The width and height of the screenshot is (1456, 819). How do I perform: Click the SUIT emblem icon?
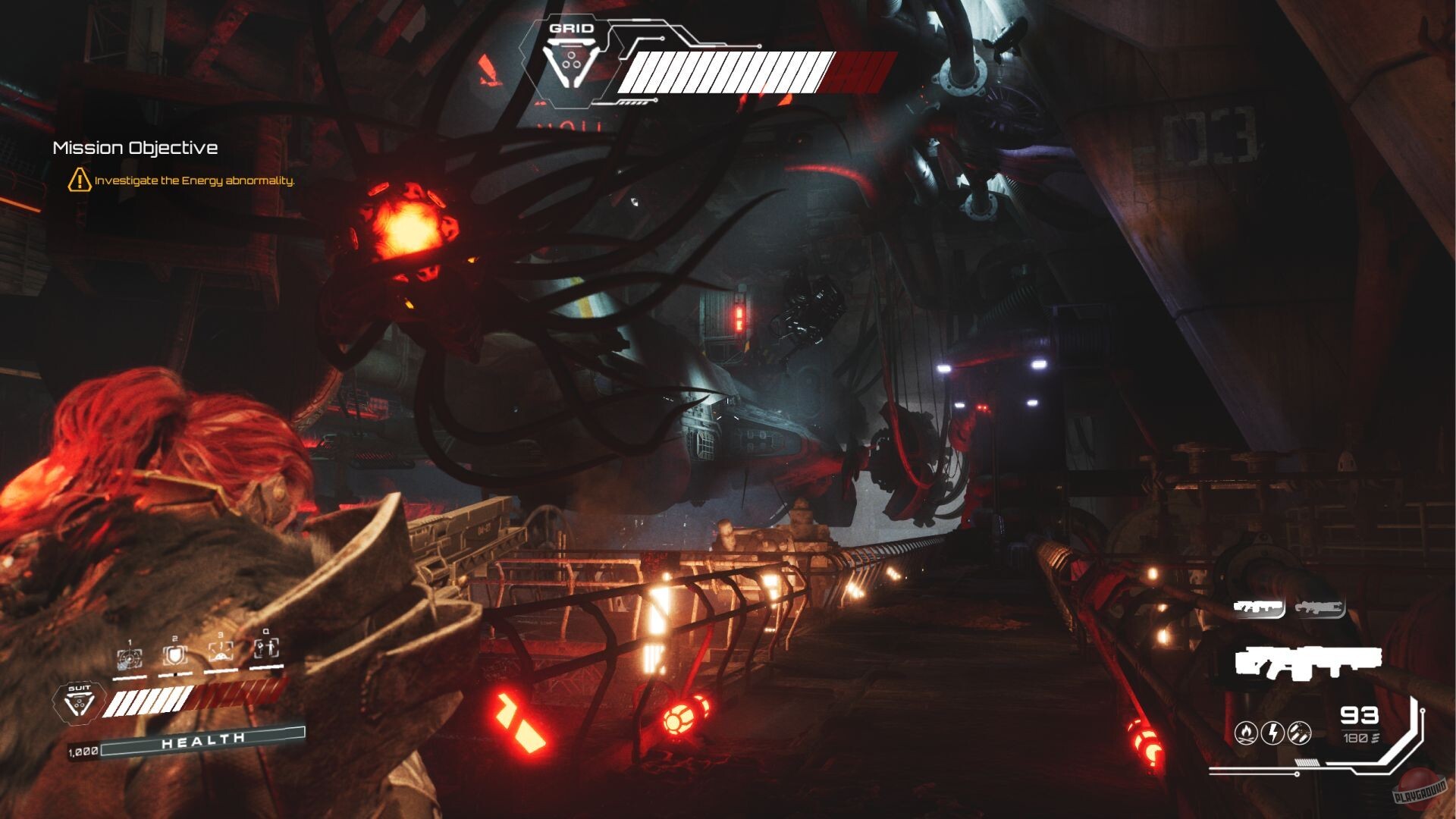79,702
